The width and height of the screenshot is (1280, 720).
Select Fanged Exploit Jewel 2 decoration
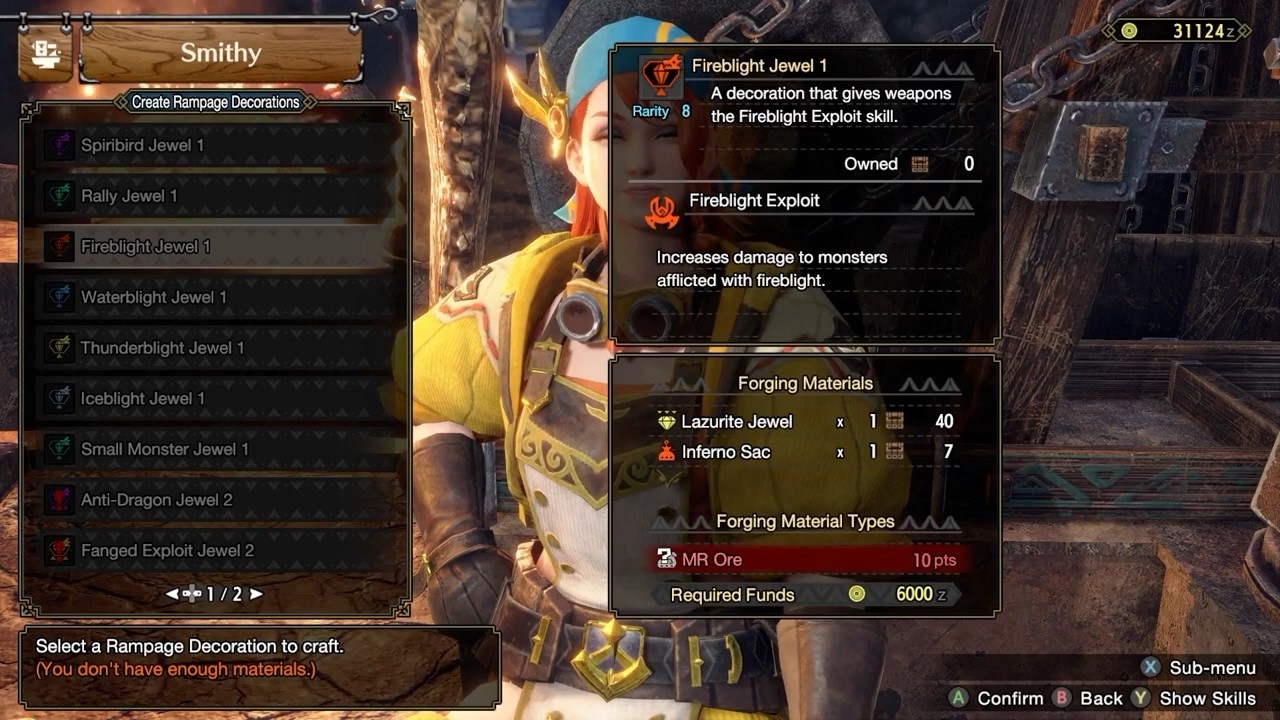(x=167, y=551)
